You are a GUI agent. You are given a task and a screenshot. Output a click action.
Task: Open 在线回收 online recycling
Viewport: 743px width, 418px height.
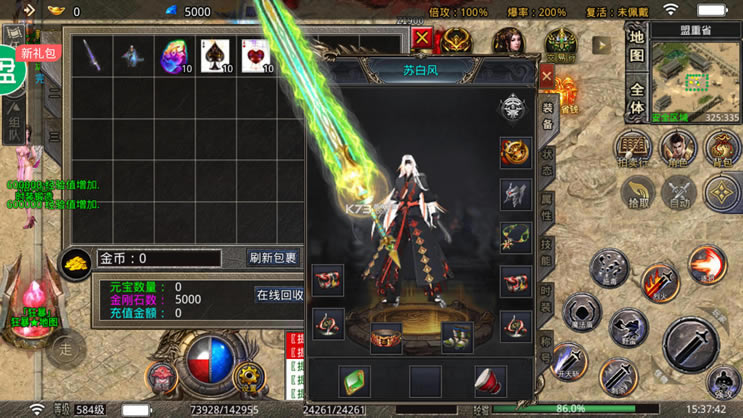point(280,295)
